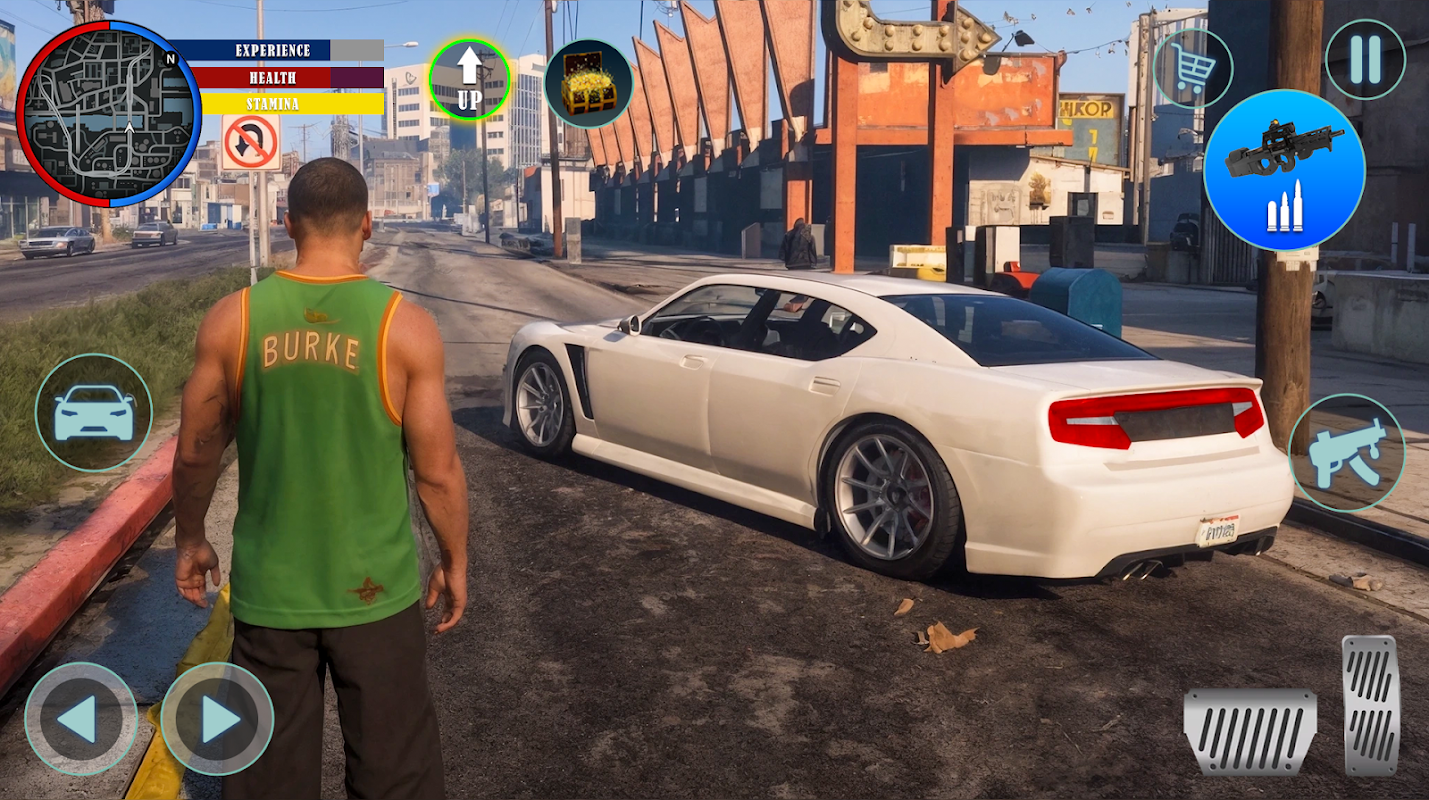This screenshot has height=800, width=1429.
Task: Steer right with the right arrow button
Action: click(217, 718)
